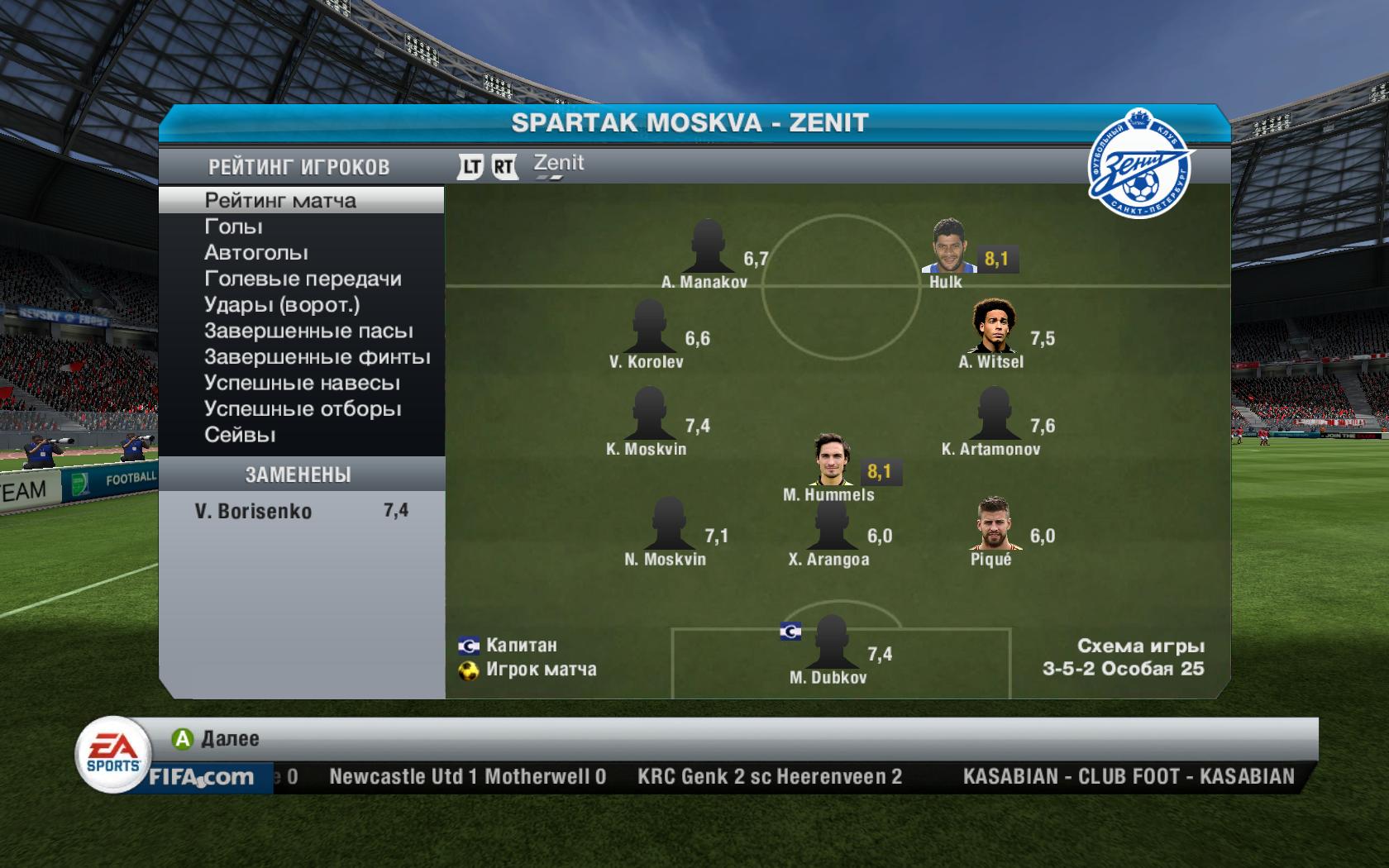Choose the Голы stat entry
The width and height of the screenshot is (1389, 868).
[x=233, y=227]
